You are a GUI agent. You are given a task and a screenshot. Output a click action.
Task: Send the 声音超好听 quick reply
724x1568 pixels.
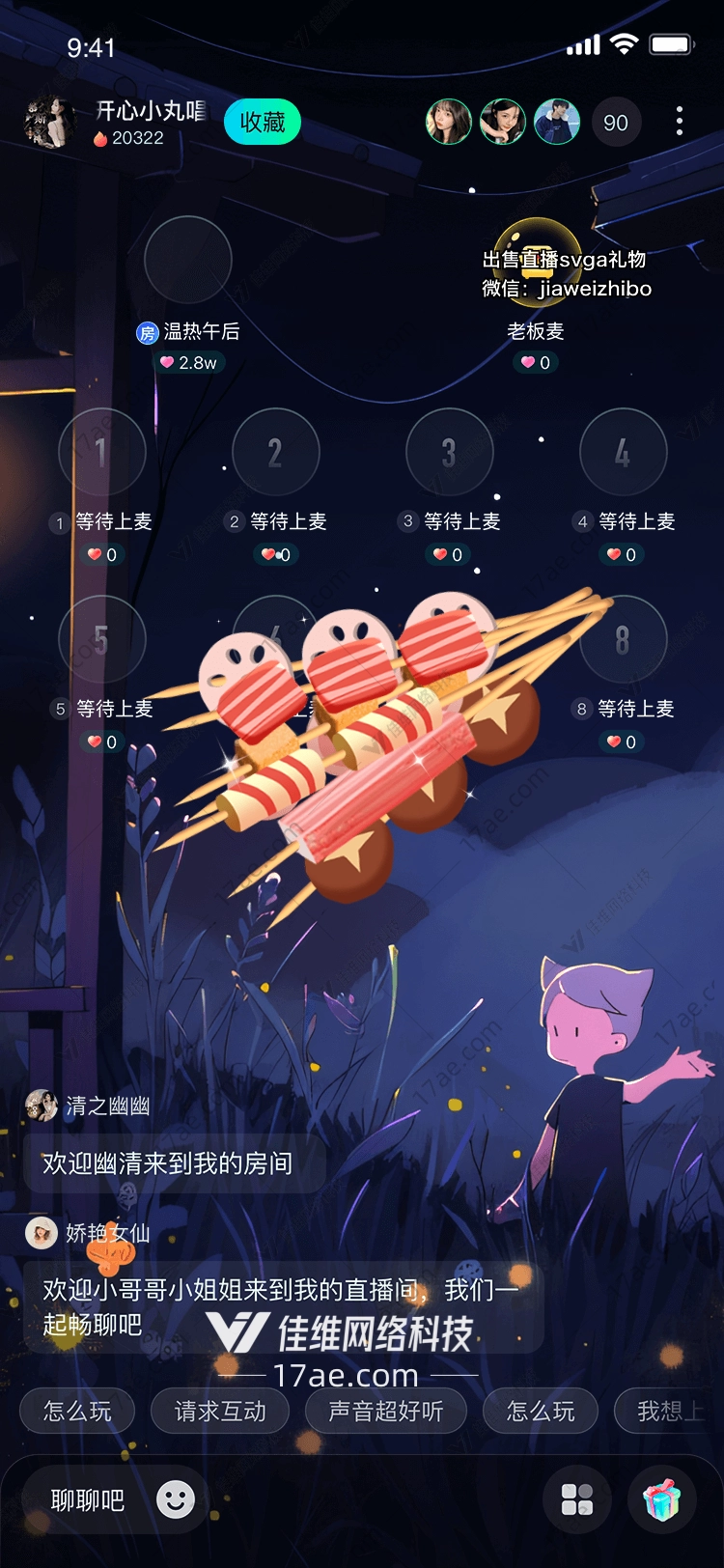[386, 1412]
